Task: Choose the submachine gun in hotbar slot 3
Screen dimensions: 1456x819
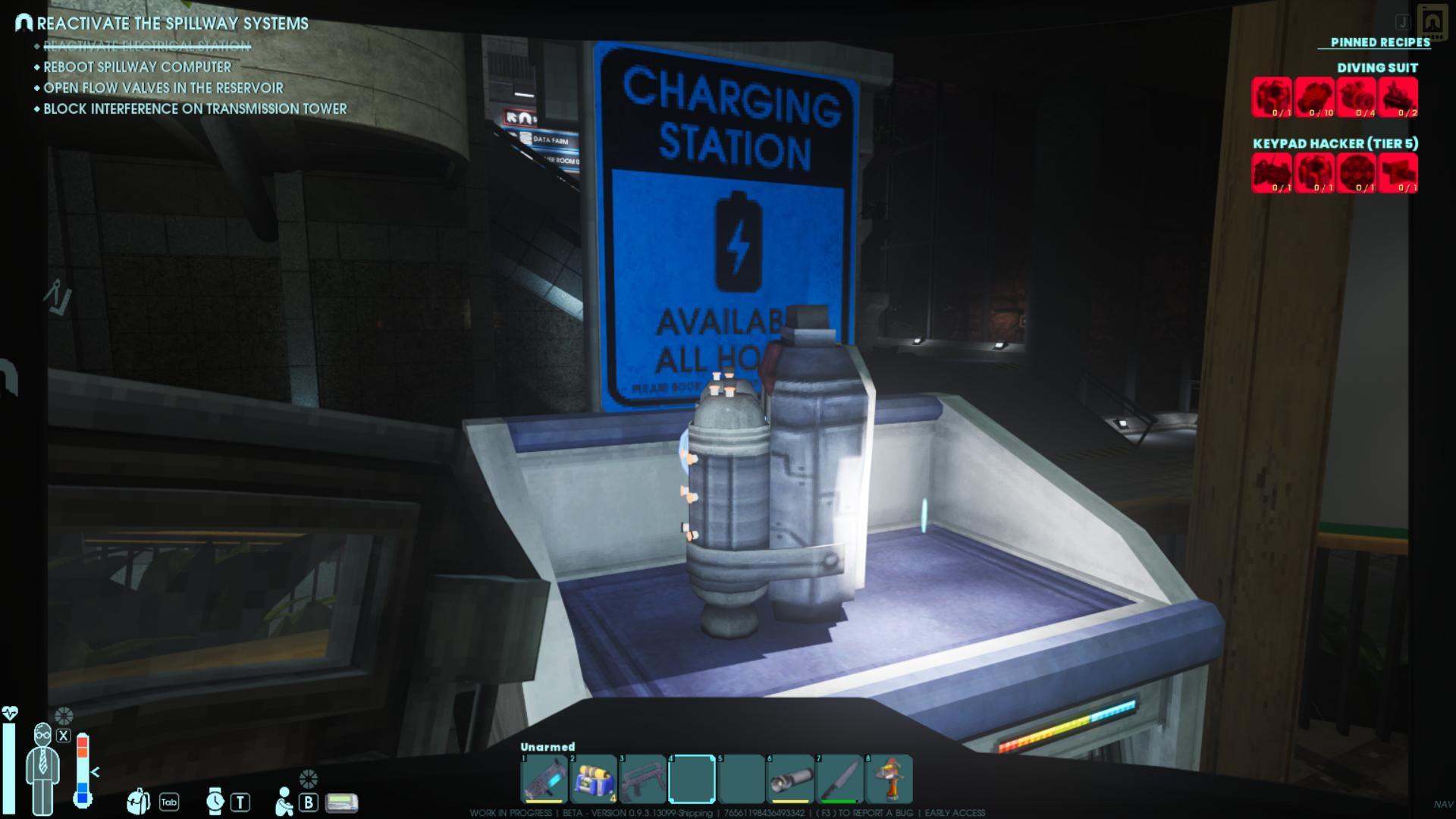Action: pos(642,779)
